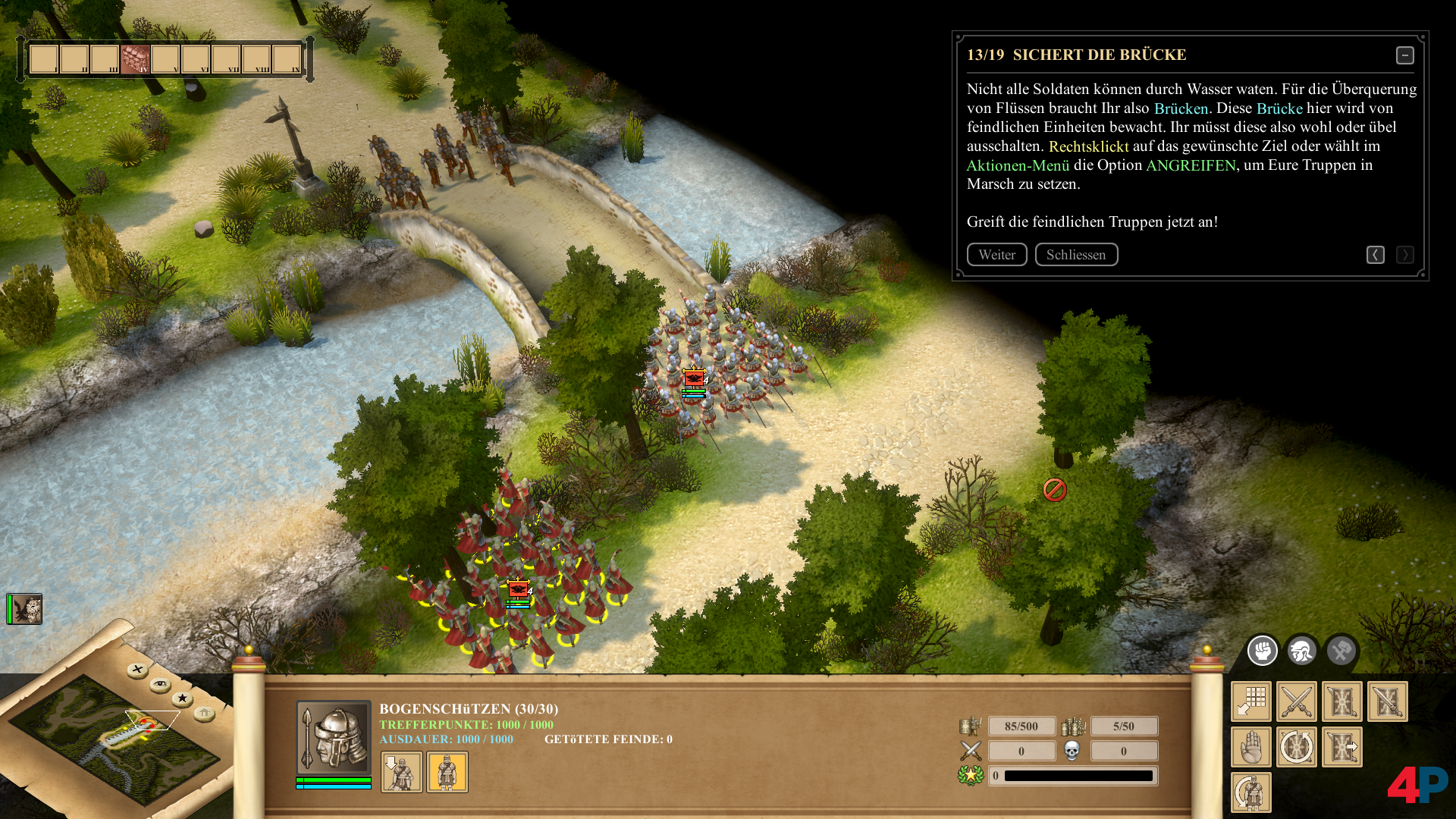Select the soldier icon with down arrow
Image resolution: width=1456 pixels, height=819 pixels.
401,772
